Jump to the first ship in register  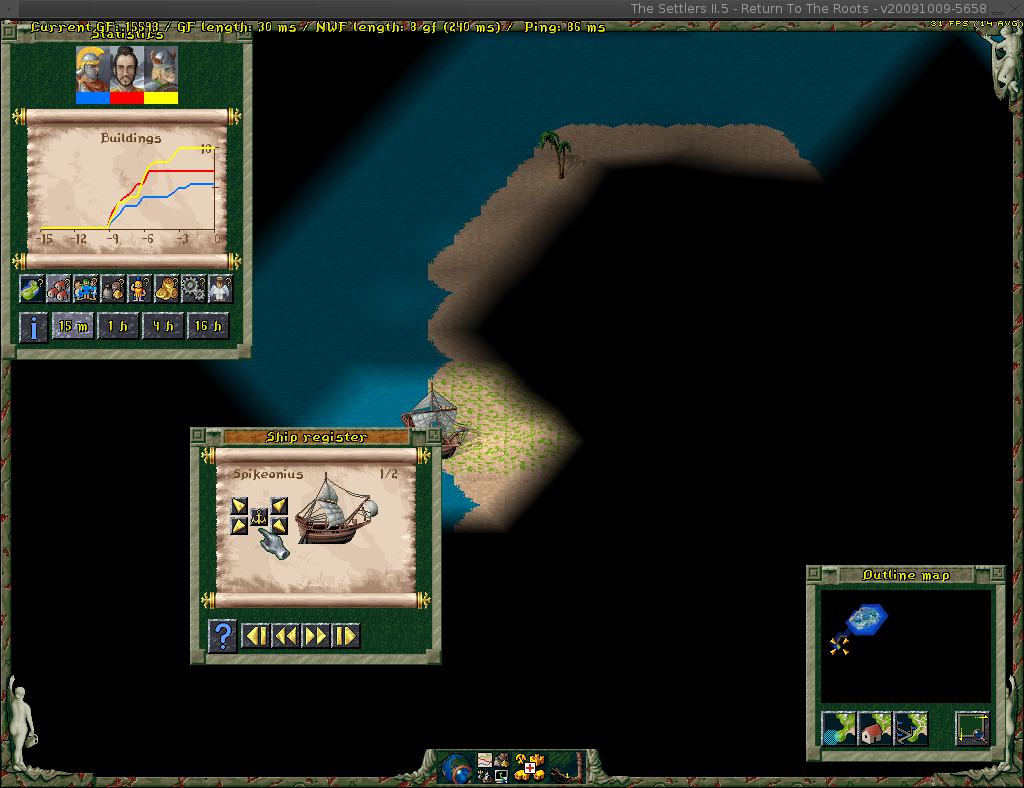pos(256,636)
